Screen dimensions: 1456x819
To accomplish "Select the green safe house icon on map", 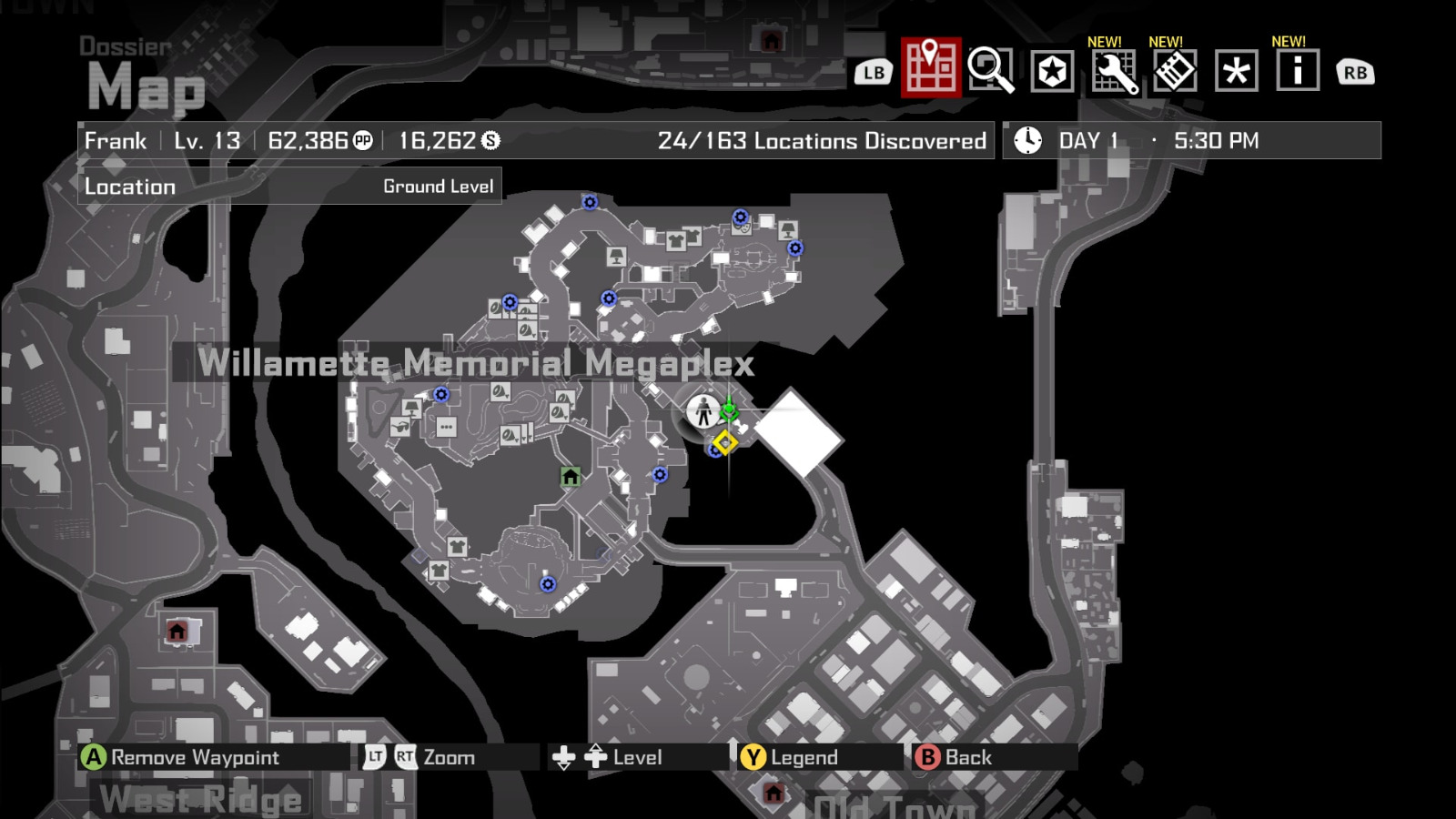I will 571,476.
